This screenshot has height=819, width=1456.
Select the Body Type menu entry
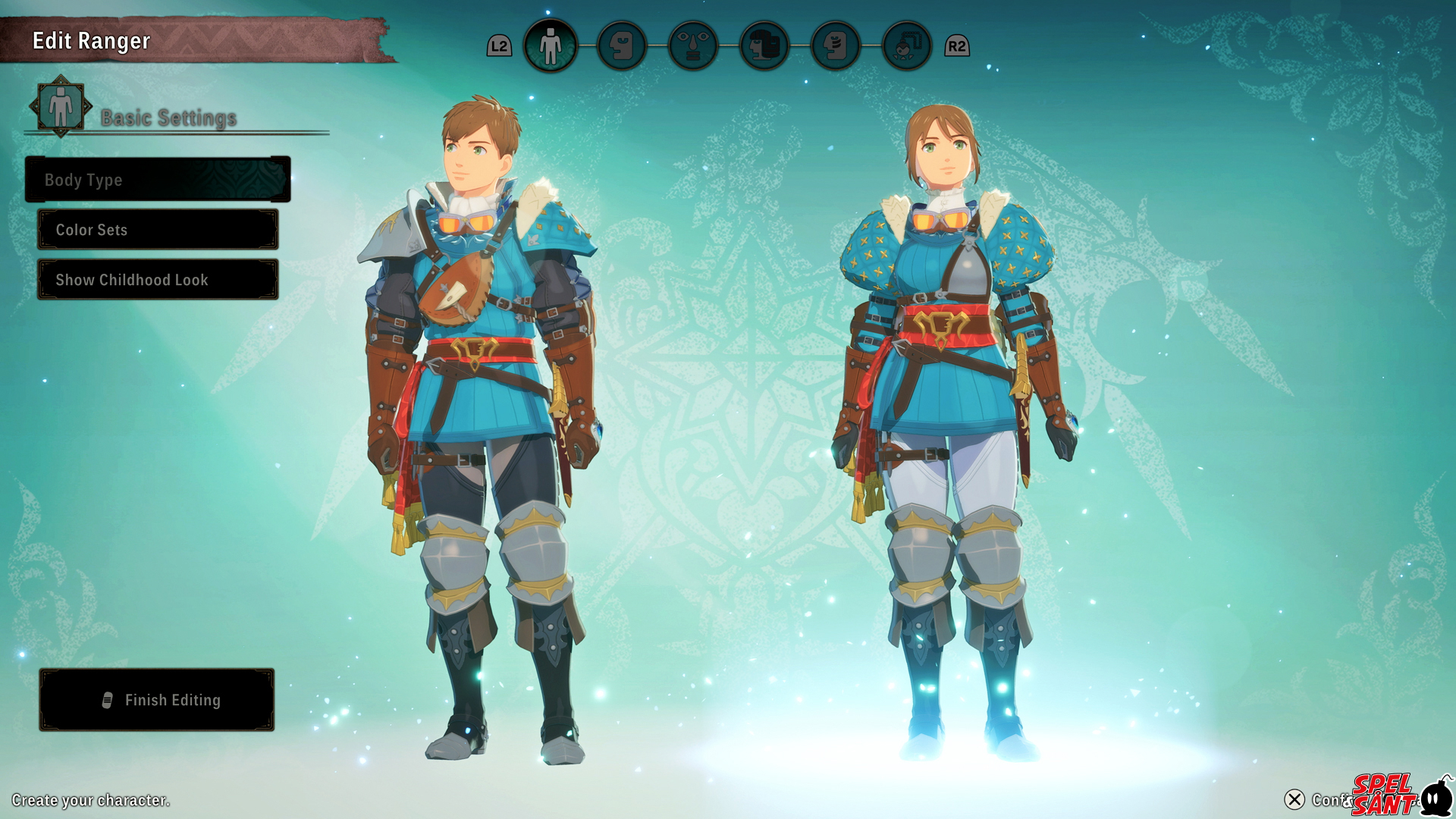(158, 180)
